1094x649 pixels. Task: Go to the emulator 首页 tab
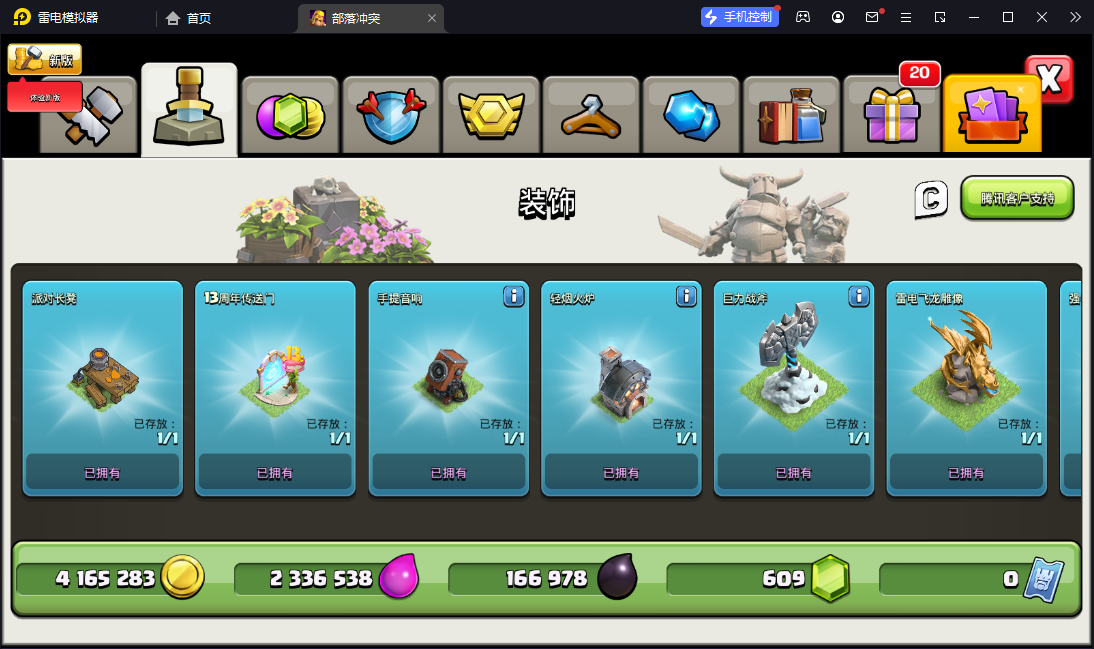pos(188,18)
